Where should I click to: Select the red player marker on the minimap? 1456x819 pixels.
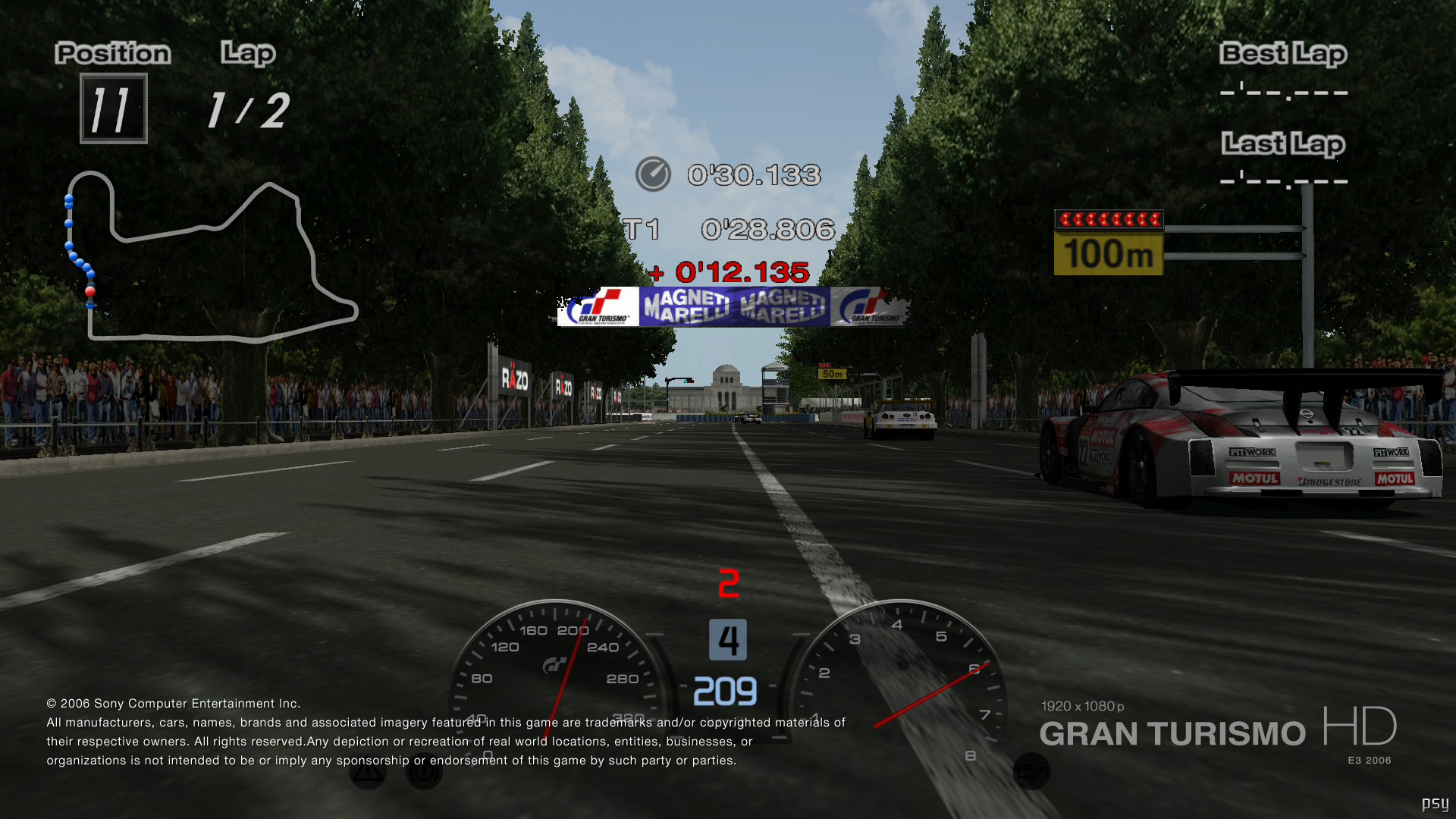click(x=90, y=291)
